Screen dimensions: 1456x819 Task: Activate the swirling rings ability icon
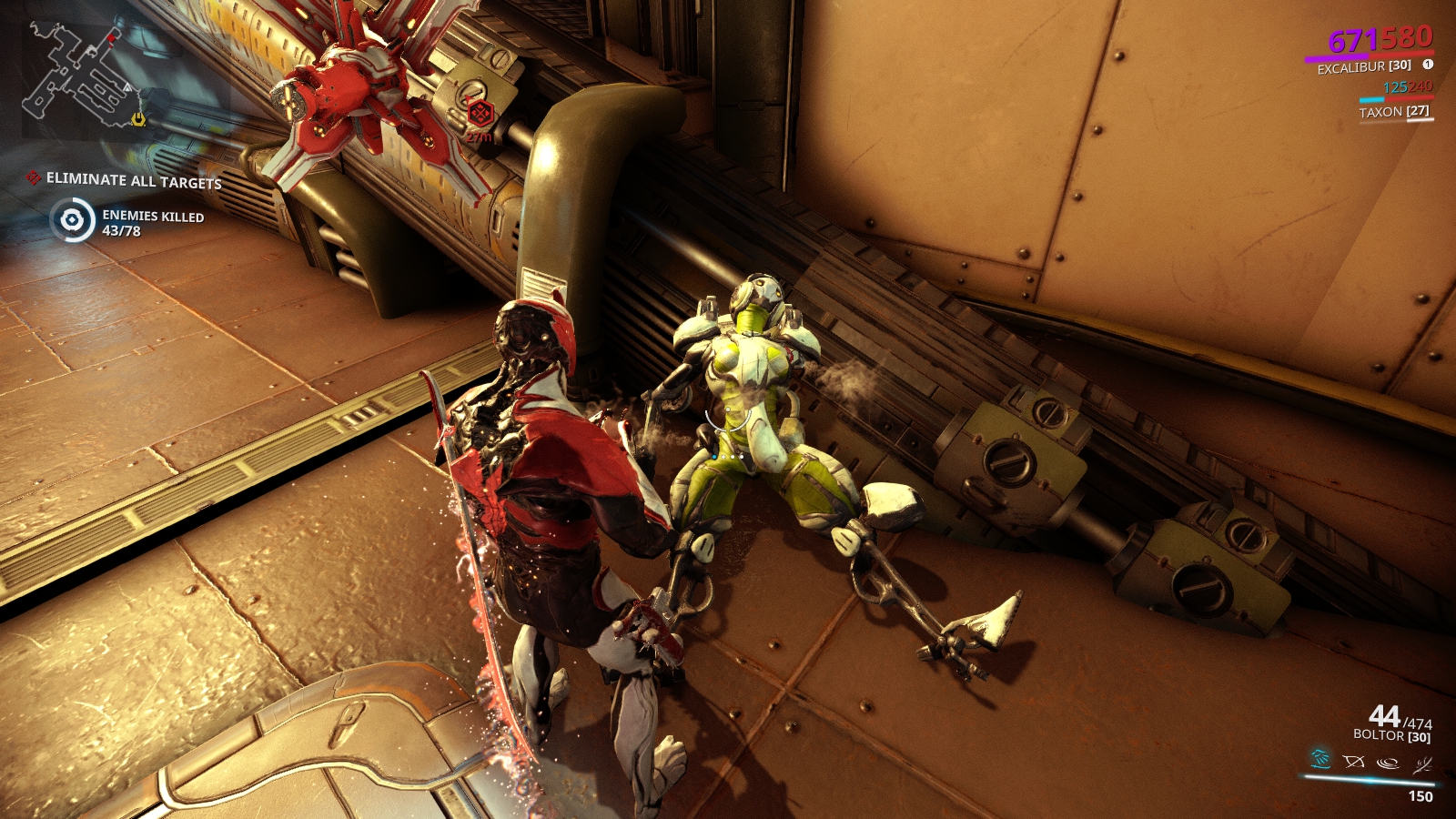(1388, 763)
